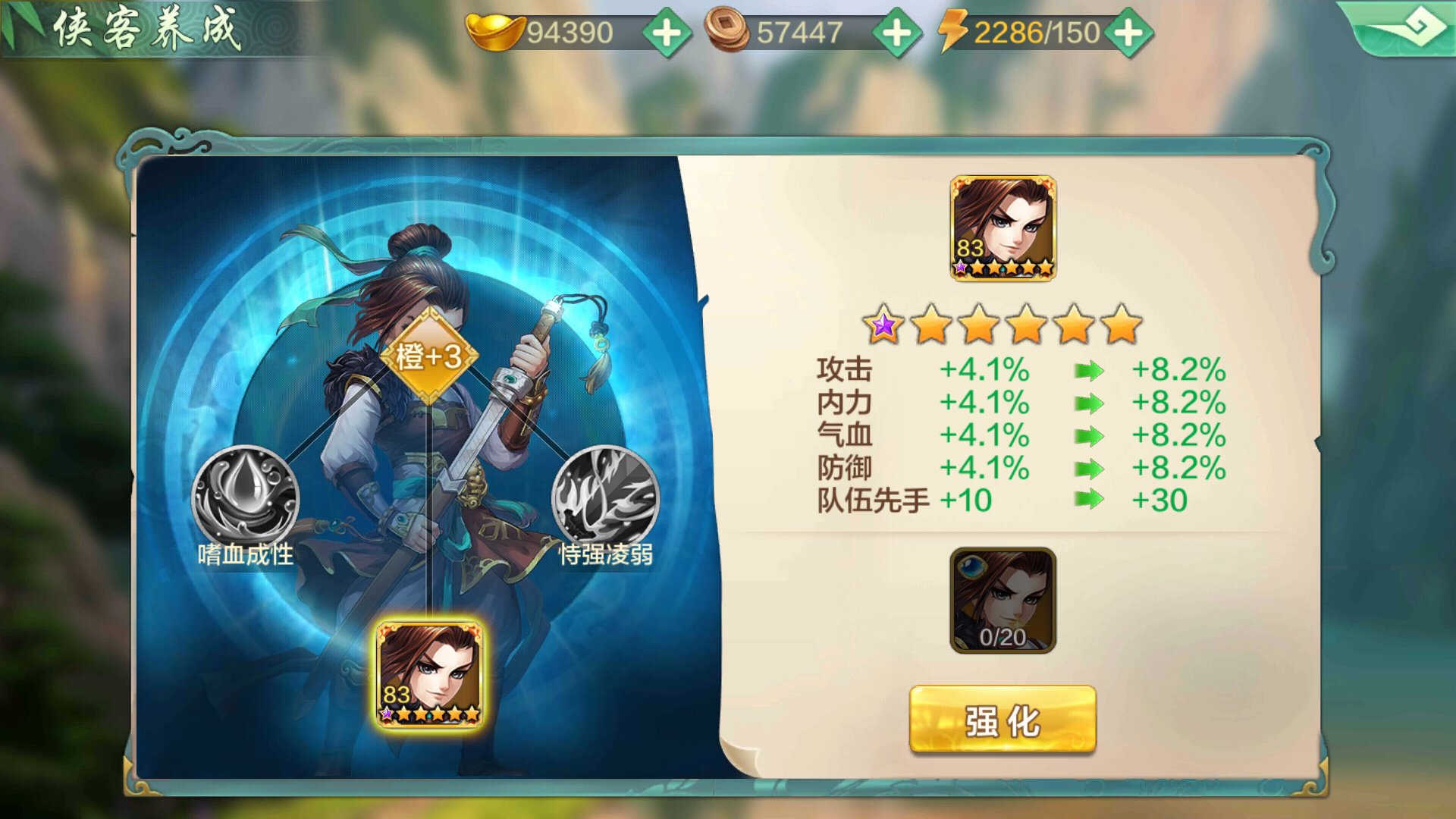Select the hero portrait showing level 83

430,671
